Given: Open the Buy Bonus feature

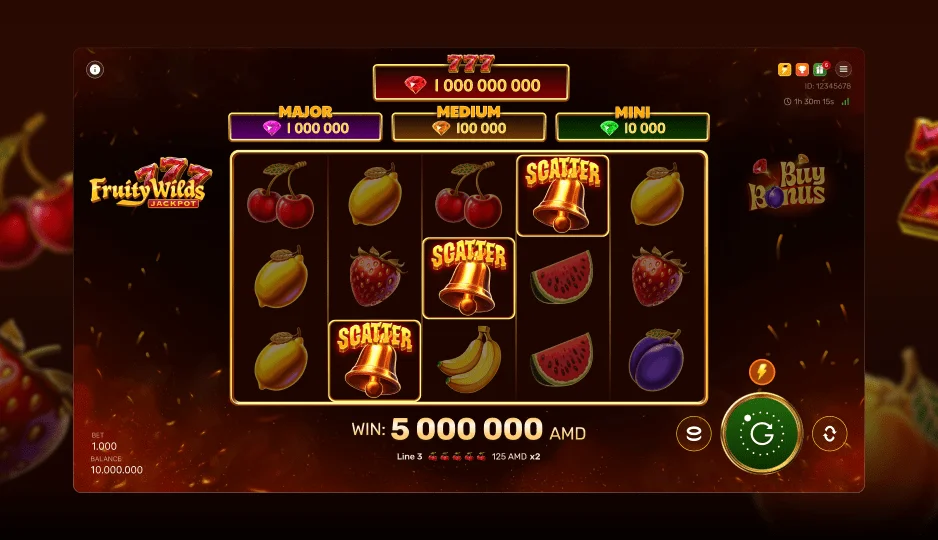Looking at the screenshot, I should [787, 184].
